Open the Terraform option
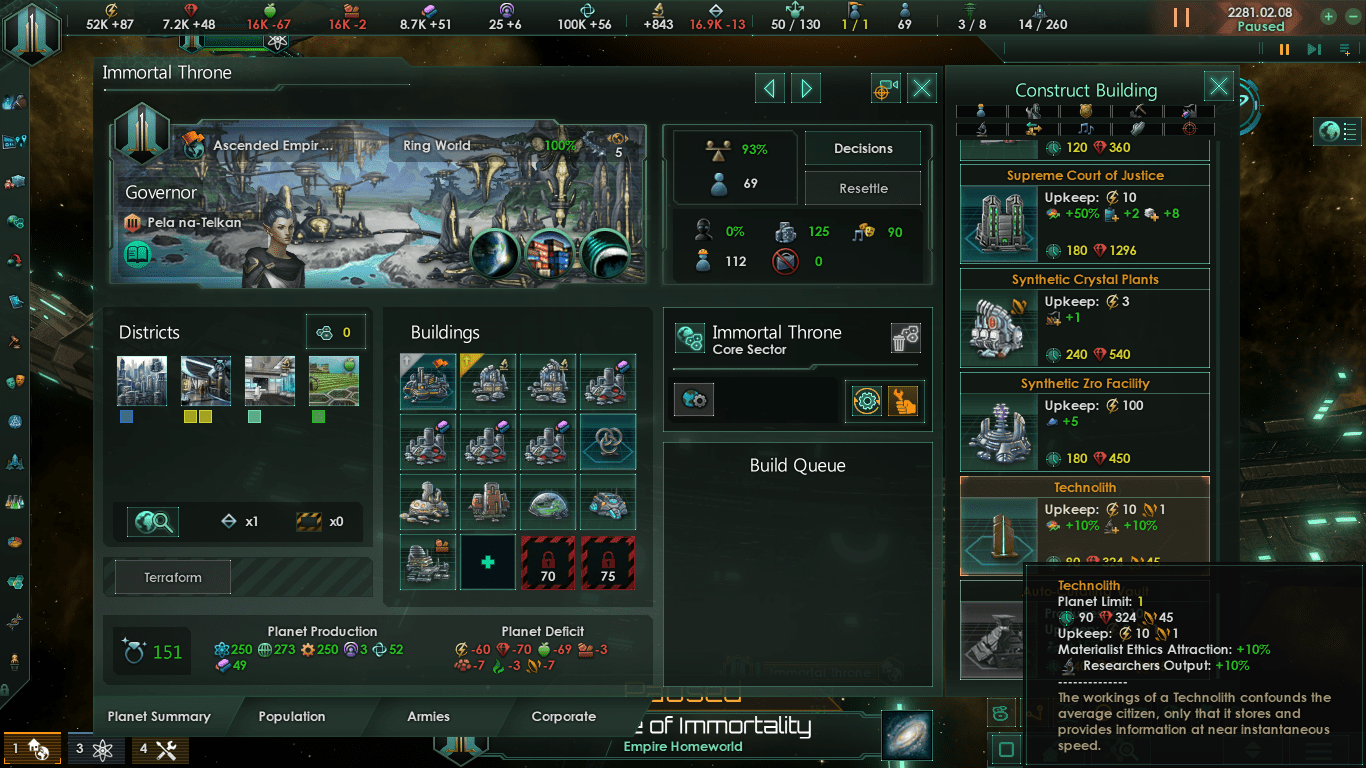The height and width of the screenshot is (768, 1366). coord(173,577)
